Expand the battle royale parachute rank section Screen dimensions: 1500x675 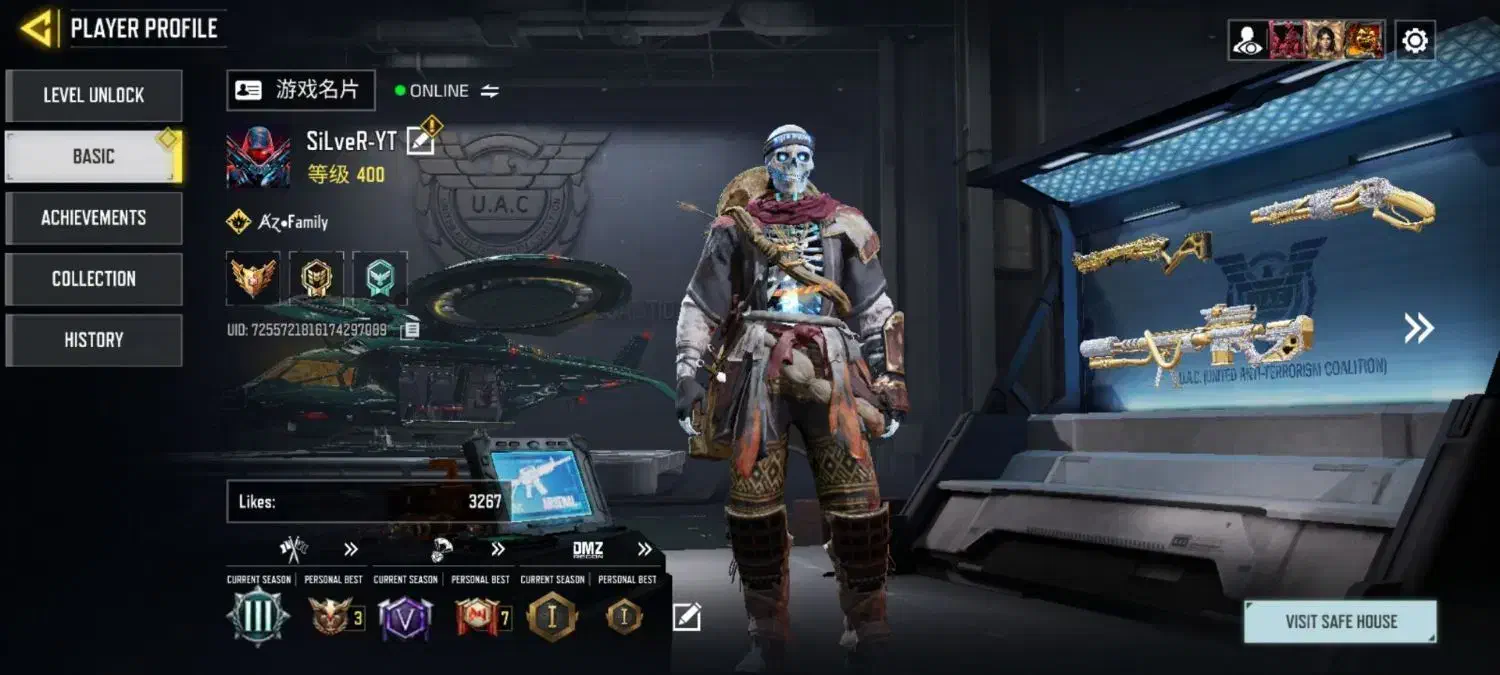(x=497, y=549)
